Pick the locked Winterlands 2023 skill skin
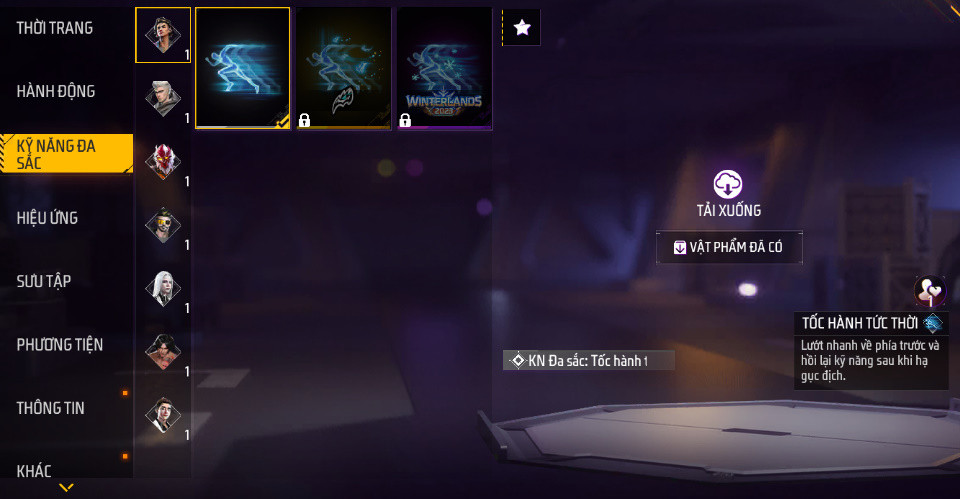The height and width of the screenshot is (499, 960). (444, 68)
